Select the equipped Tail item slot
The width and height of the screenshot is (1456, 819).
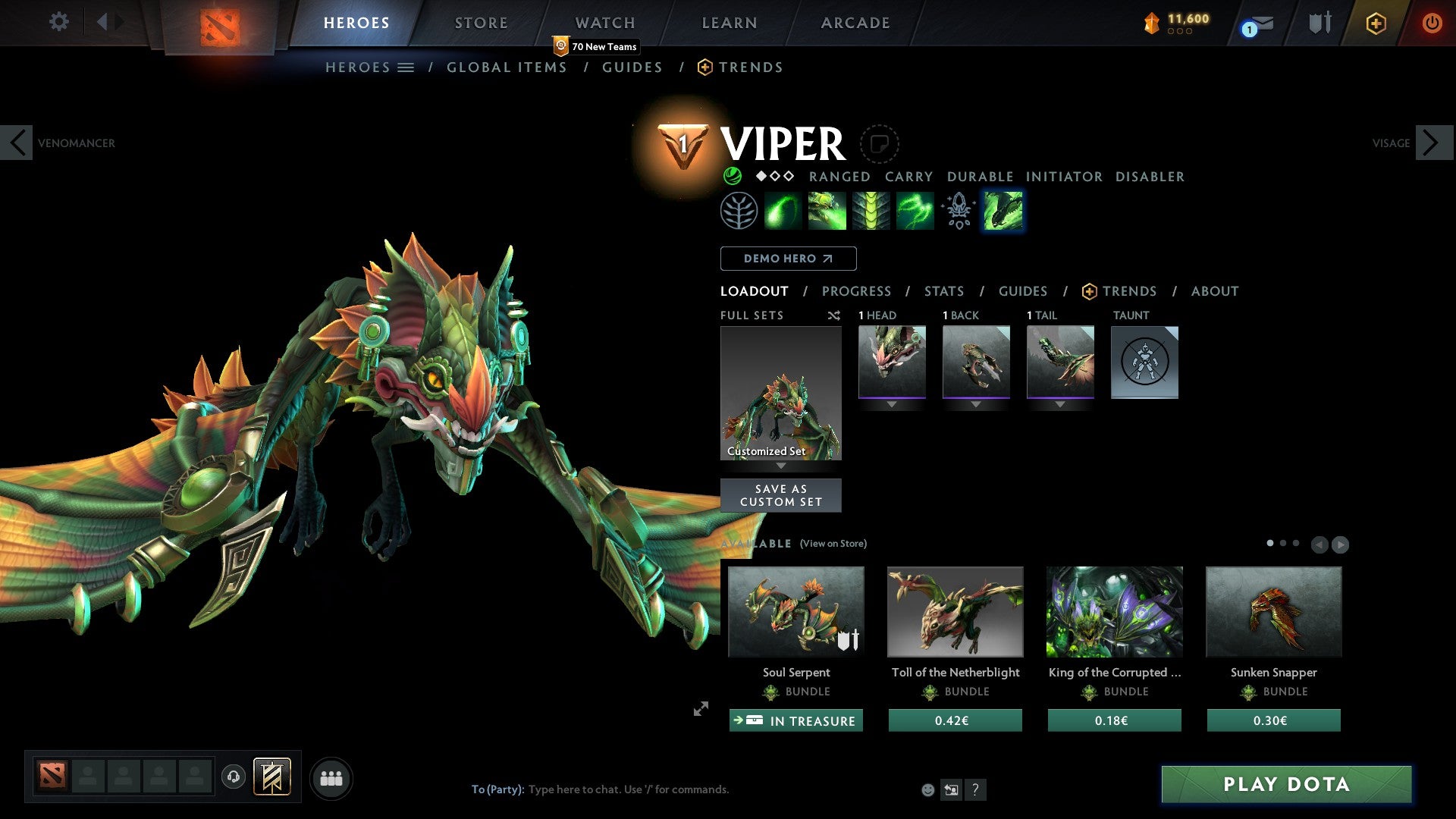tap(1060, 362)
